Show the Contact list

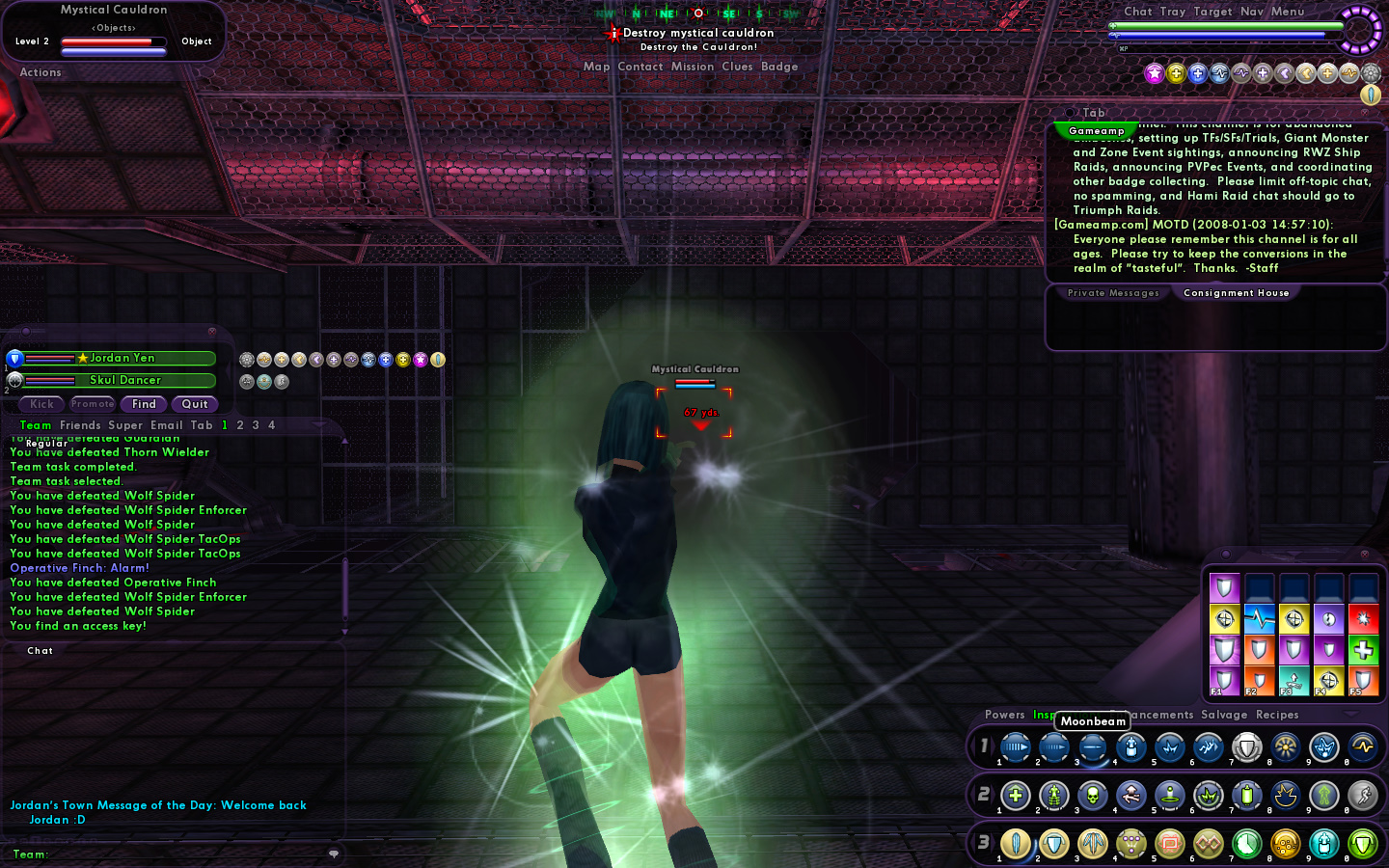pos(640,67)
